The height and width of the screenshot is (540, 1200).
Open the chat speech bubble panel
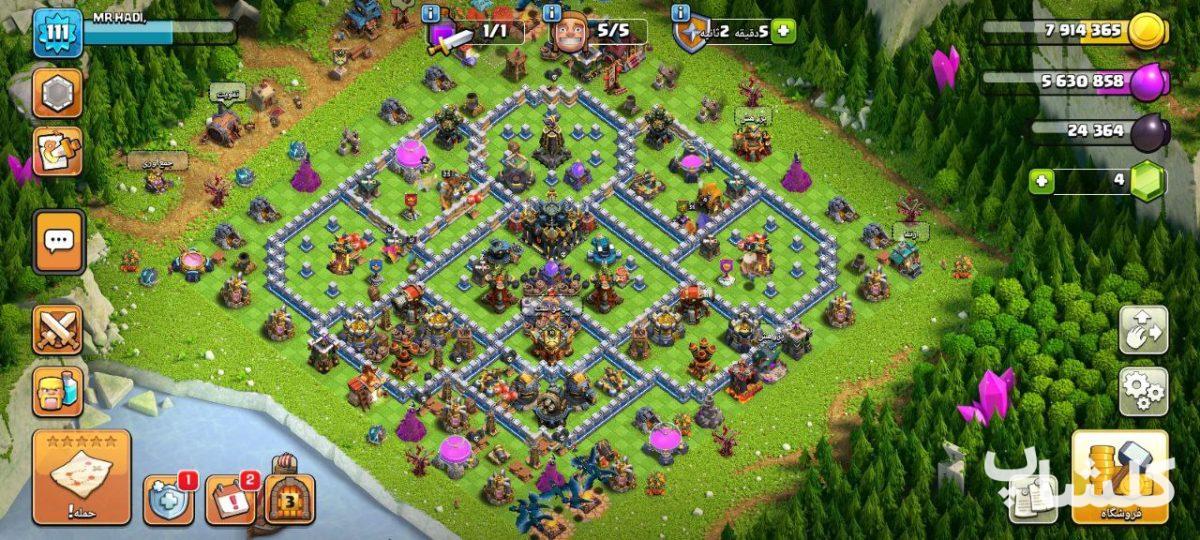point(58,241)
